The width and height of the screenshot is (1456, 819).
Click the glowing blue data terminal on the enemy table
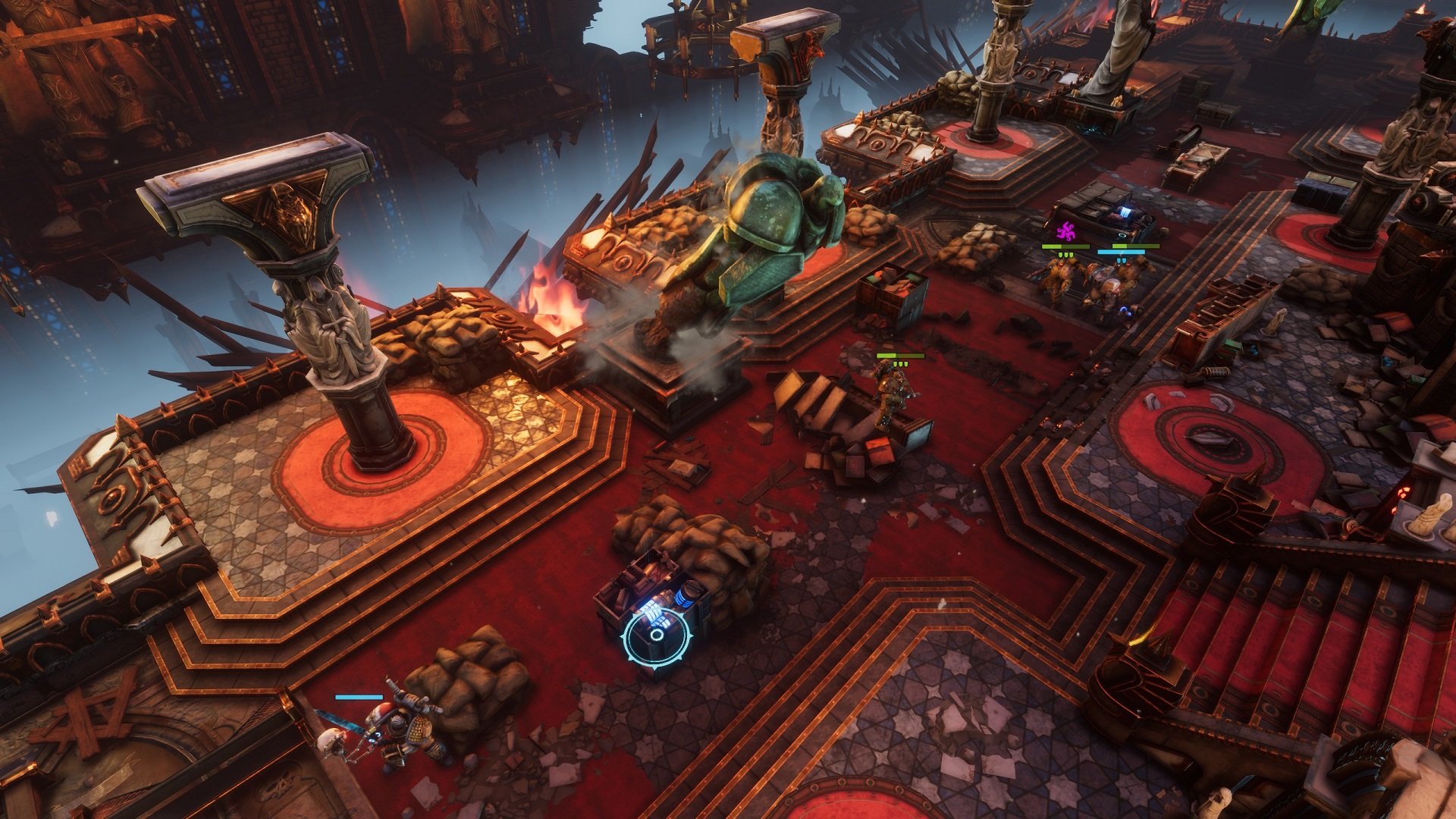point(1125,211)
